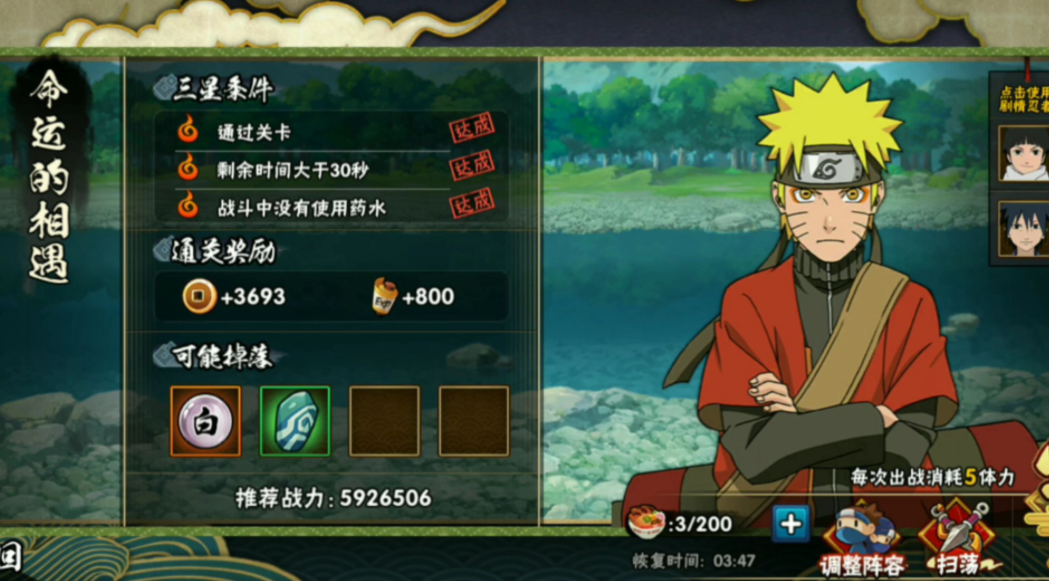
Task: Select the white 白 orb drop item
Action: 205,421
